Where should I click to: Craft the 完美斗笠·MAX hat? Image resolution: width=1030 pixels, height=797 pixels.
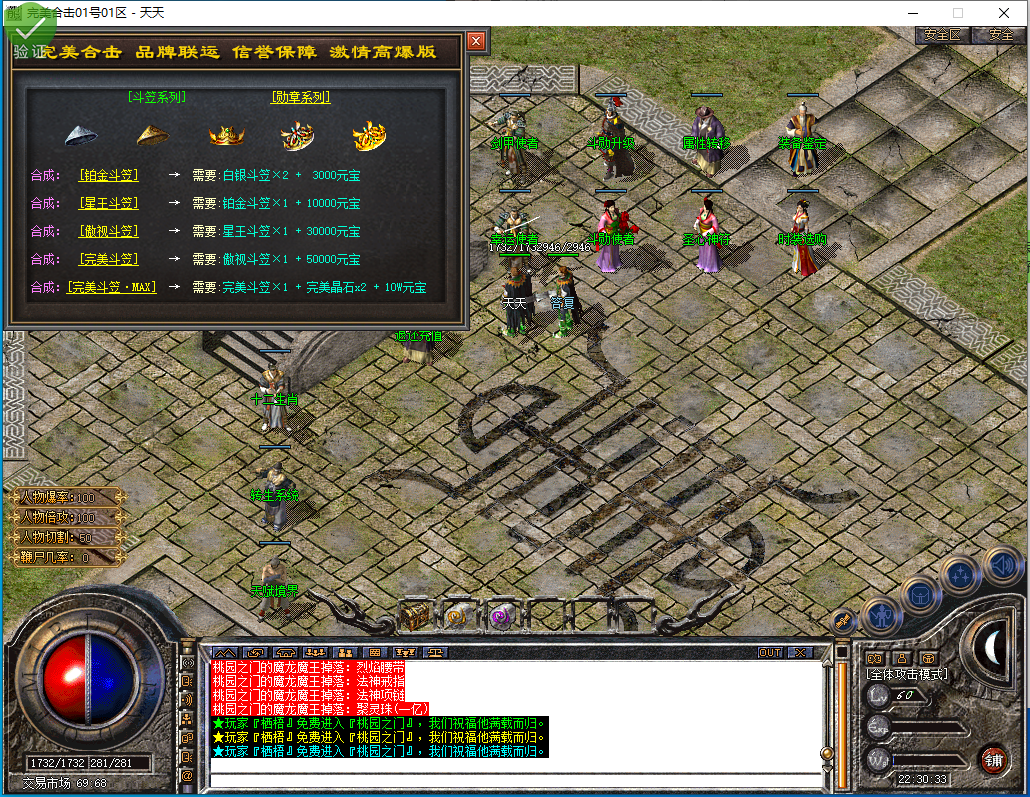point(113,287)
